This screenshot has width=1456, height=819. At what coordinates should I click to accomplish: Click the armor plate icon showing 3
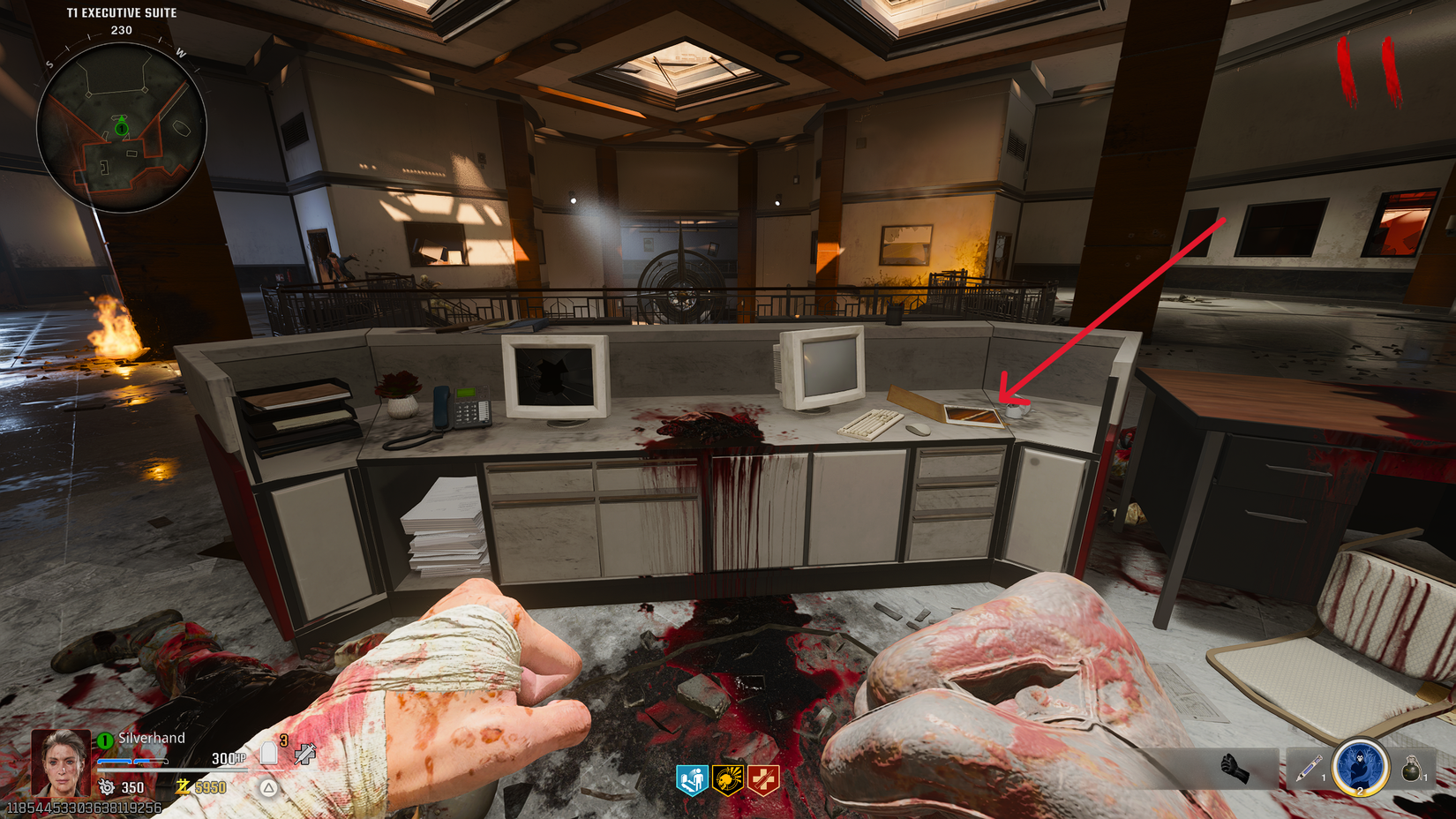[269, 753]
